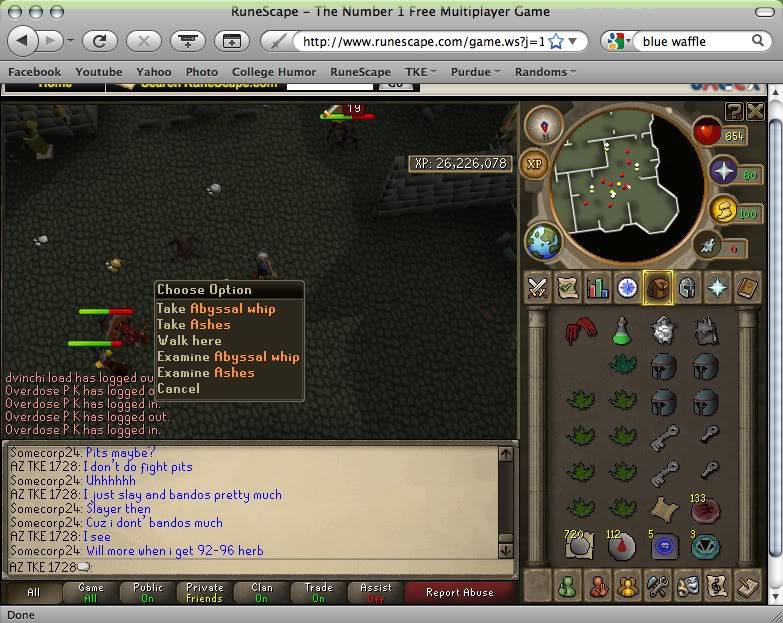Select the green potion in inventory
The image size is (783, 623).
pos(621,329)
